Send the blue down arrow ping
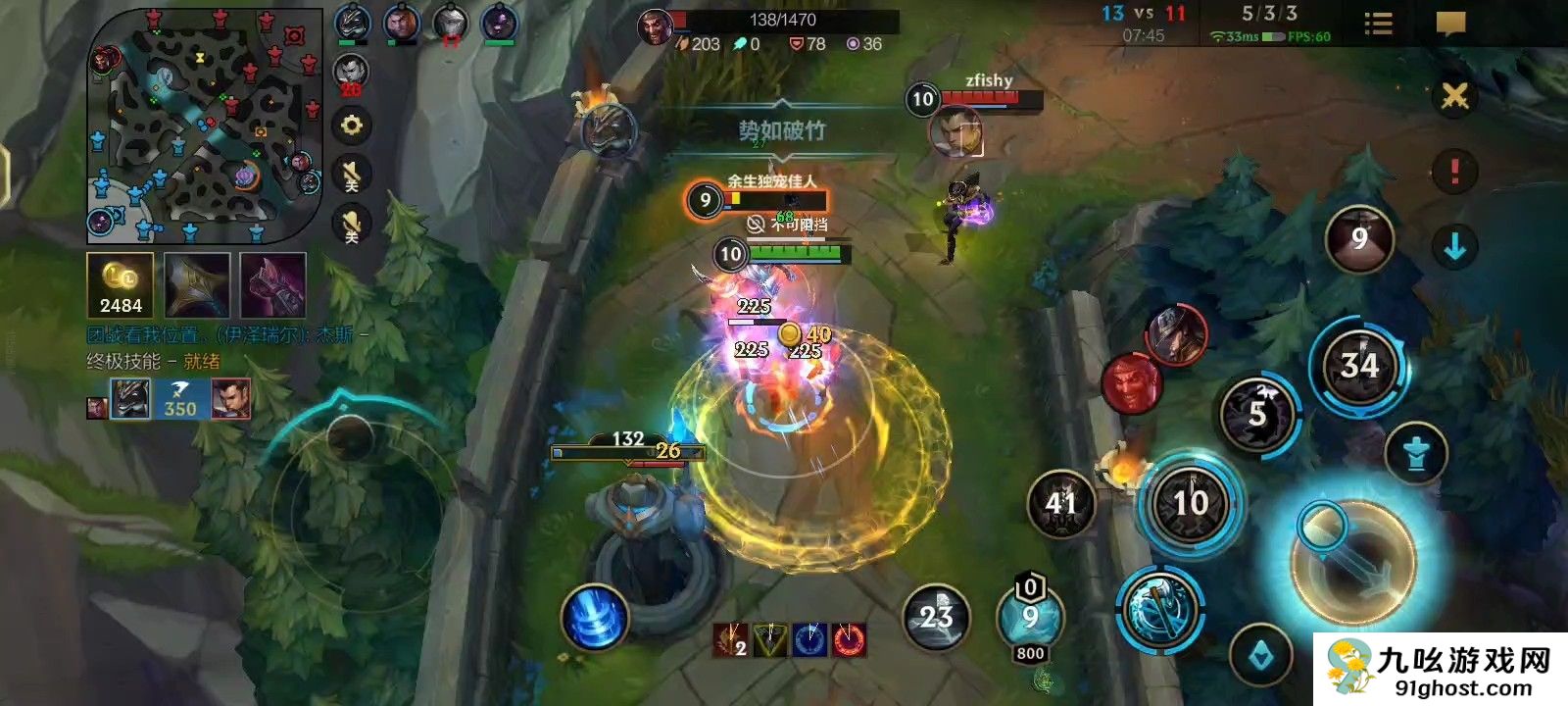Image resolution: width=1568 pixels, height=706 pixels. tap(1454, 247)
